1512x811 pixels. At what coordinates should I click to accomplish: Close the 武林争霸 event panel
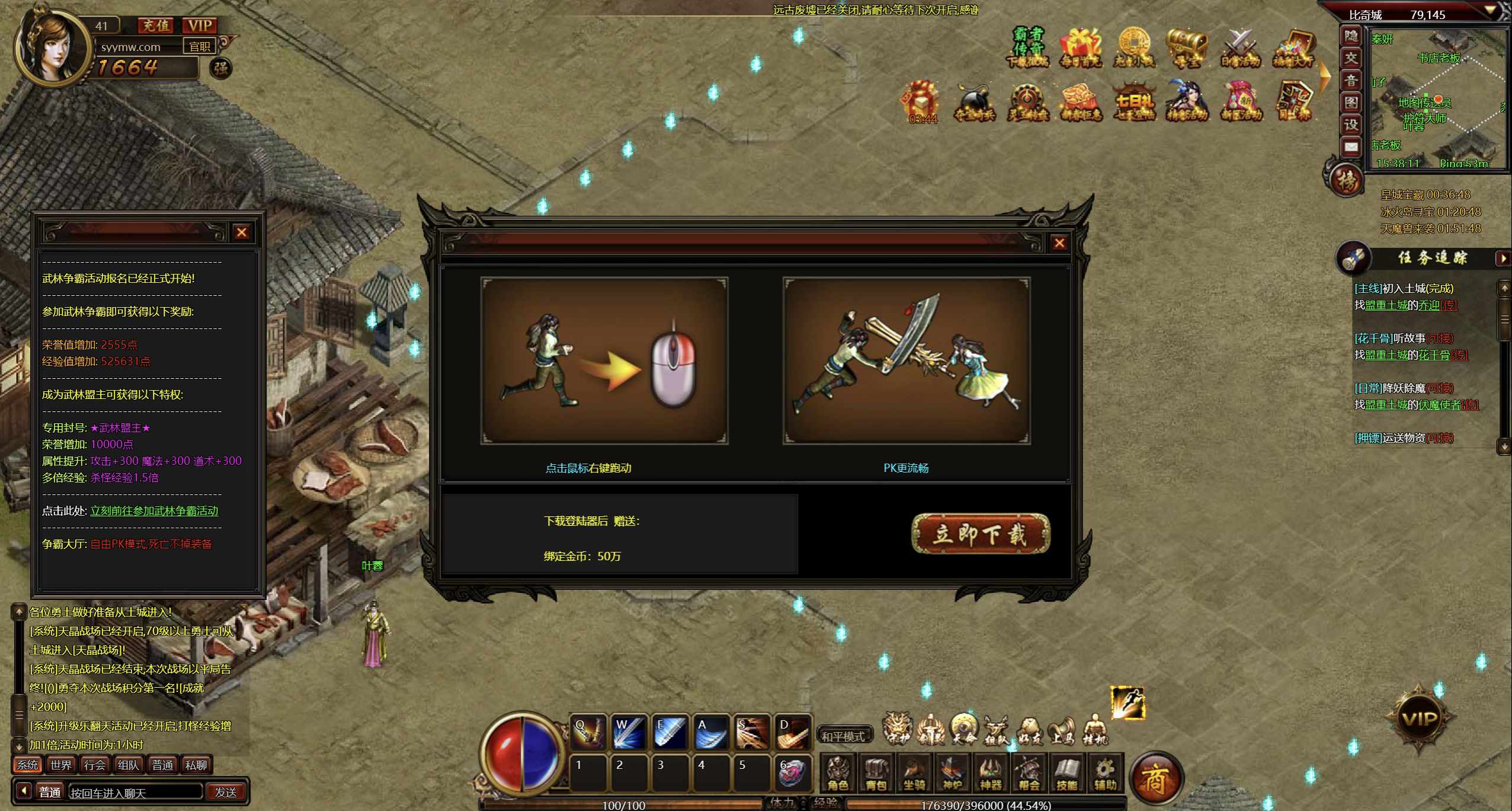[241, 232]
